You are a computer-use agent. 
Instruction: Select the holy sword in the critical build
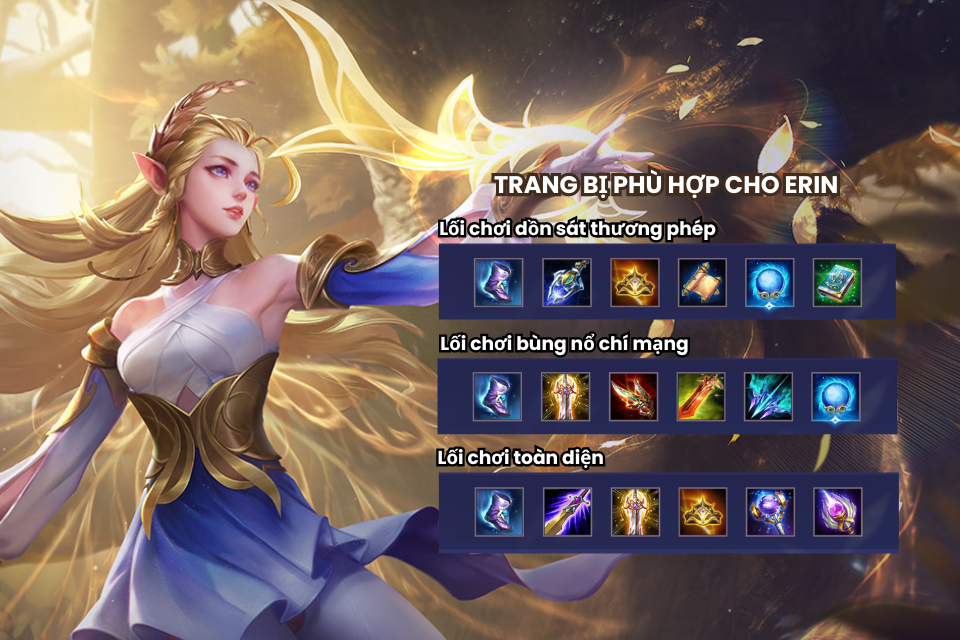click(x=566, y=397)
